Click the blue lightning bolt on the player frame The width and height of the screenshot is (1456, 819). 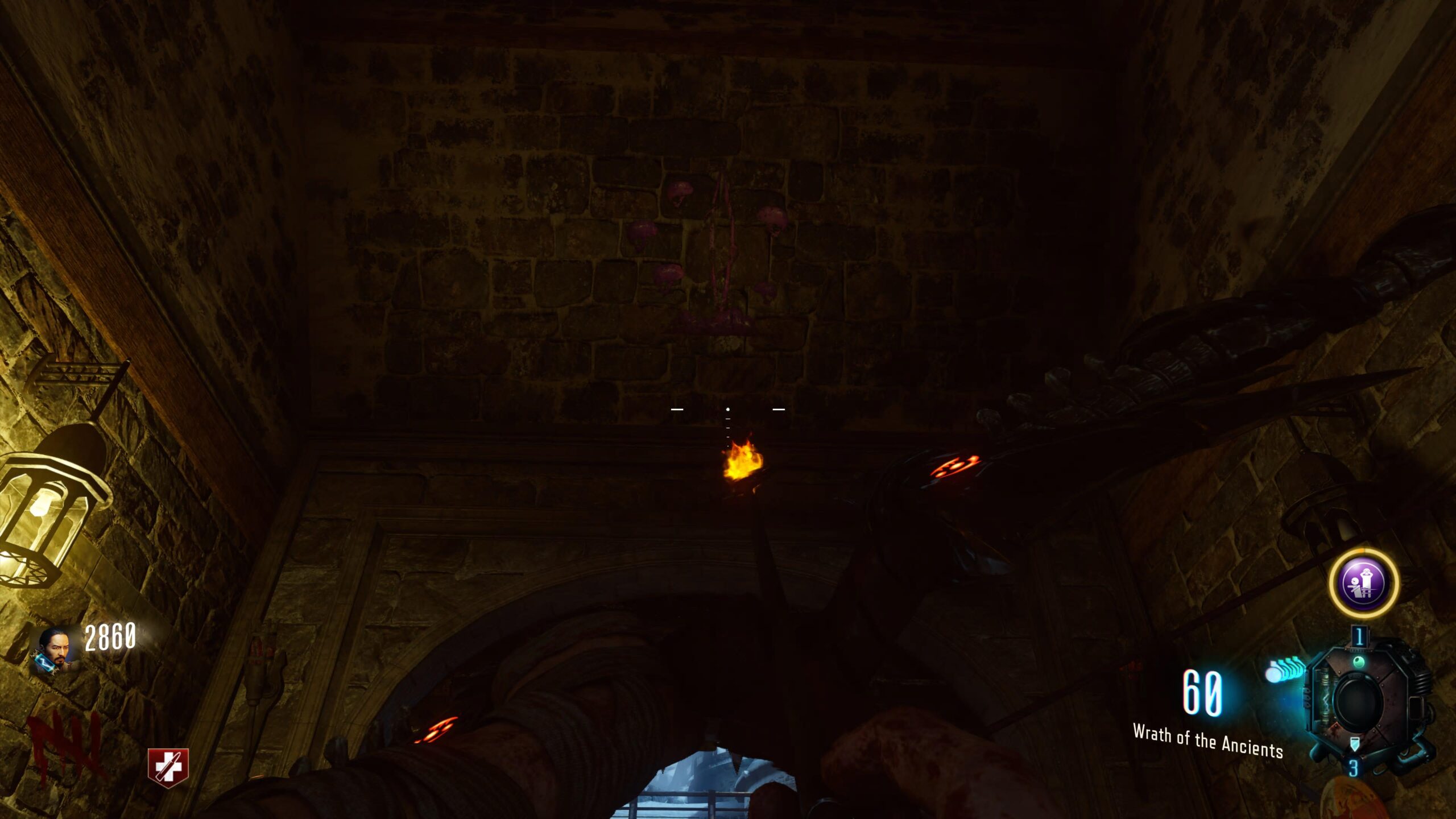point(44,663)
